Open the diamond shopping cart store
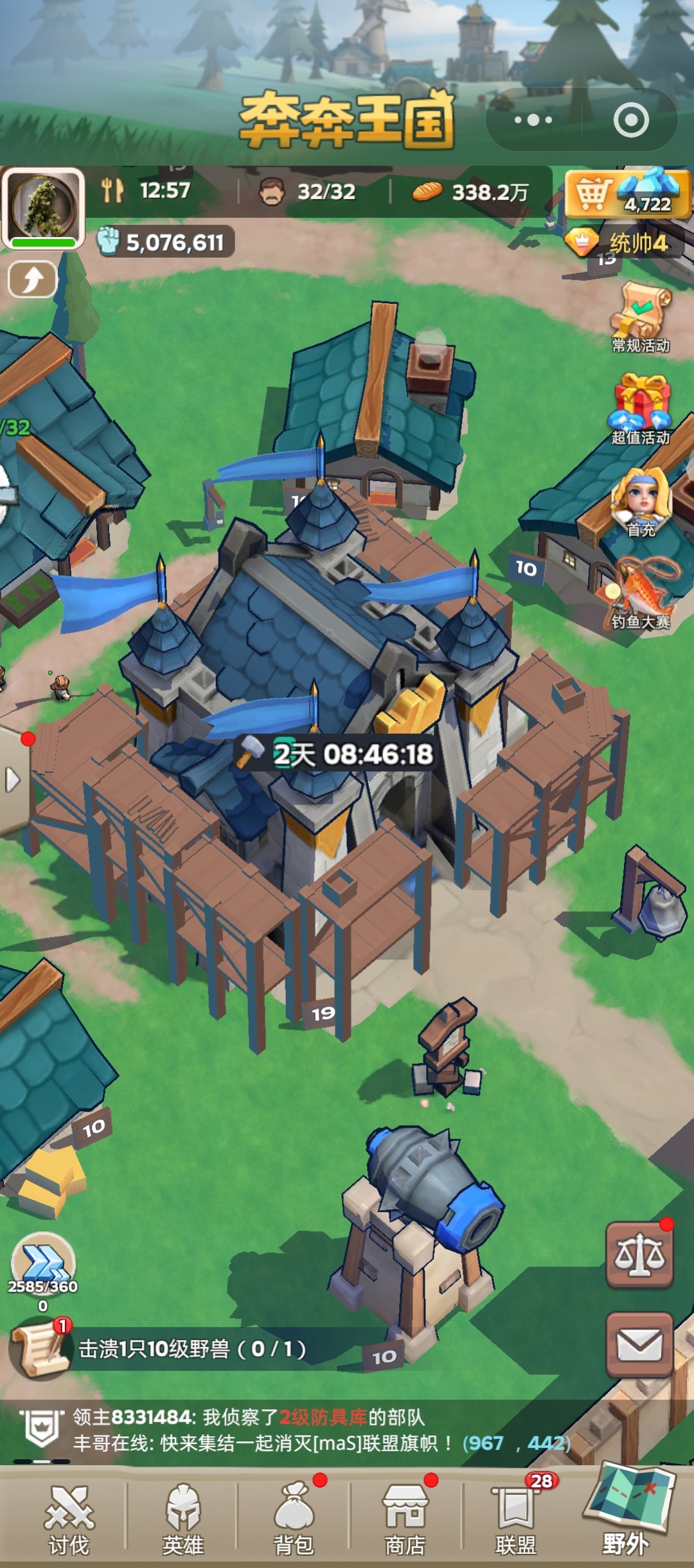694x1568 pixels. (x=627, y=193)
